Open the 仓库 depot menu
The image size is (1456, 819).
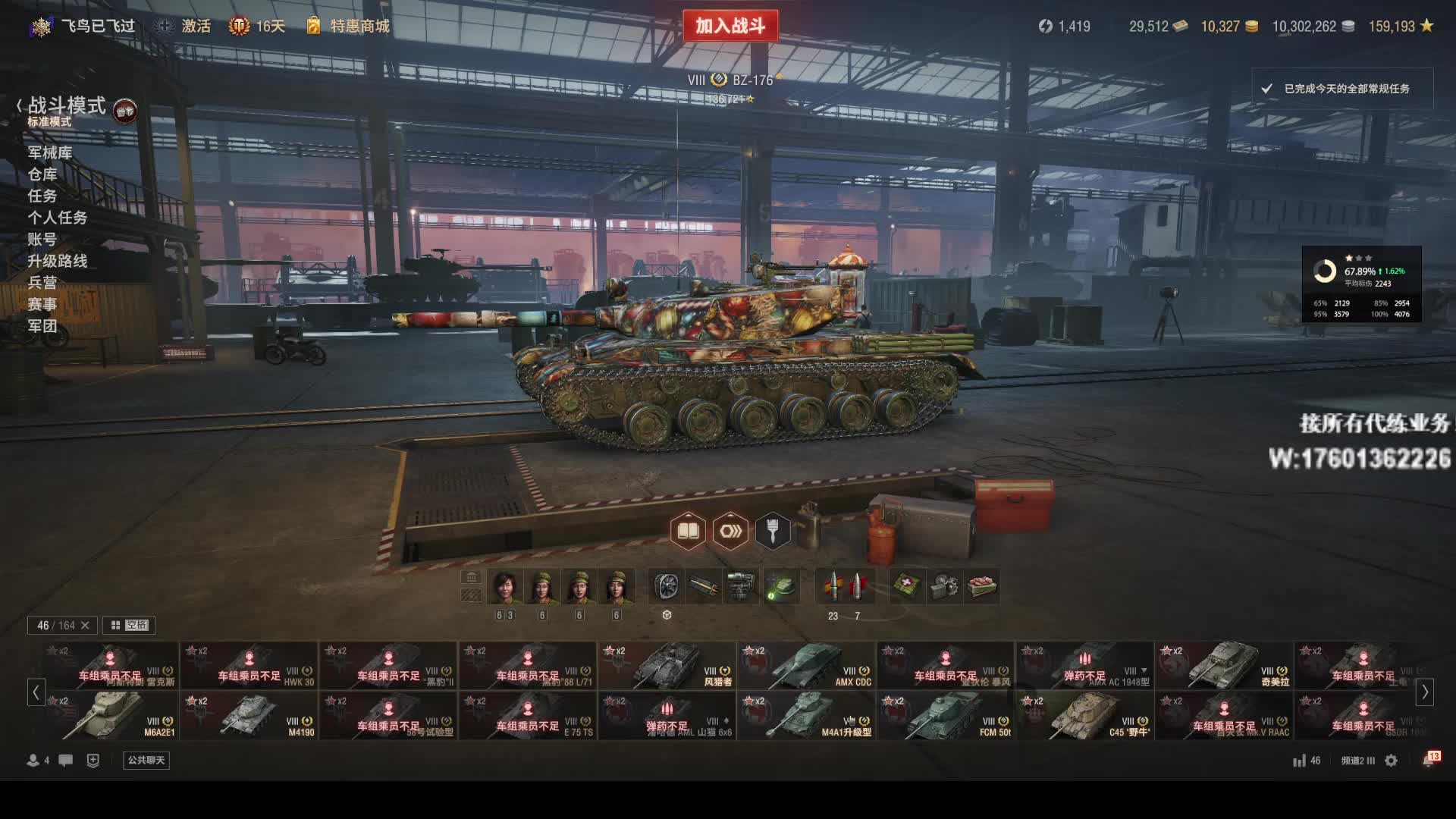point(42,174)
